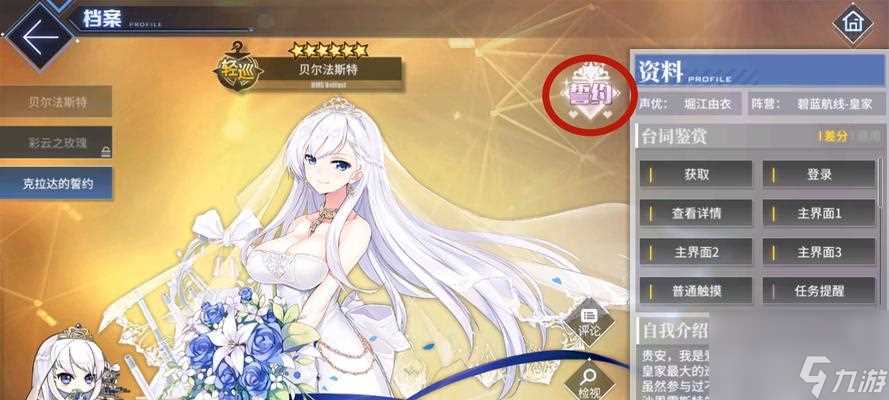The image size is (889, 400).
Task: Play the 获取 voice line
Action: click(x=697, y=174)
